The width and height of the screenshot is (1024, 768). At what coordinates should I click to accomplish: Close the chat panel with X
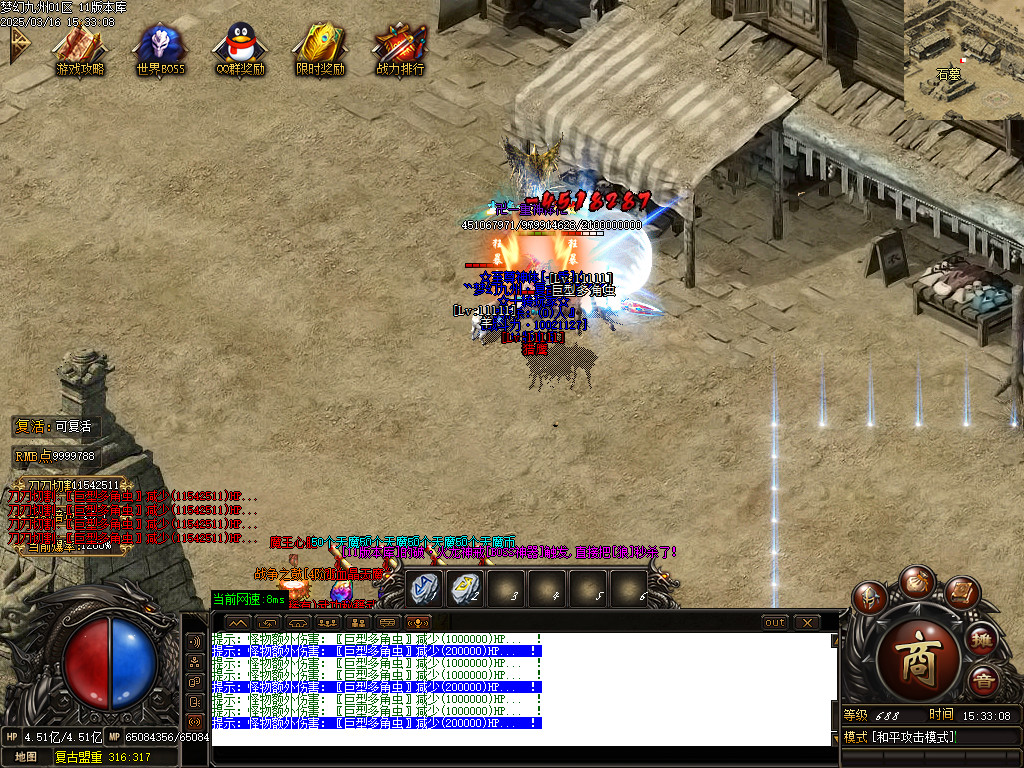pyautogui.click(x=806, y=623)
